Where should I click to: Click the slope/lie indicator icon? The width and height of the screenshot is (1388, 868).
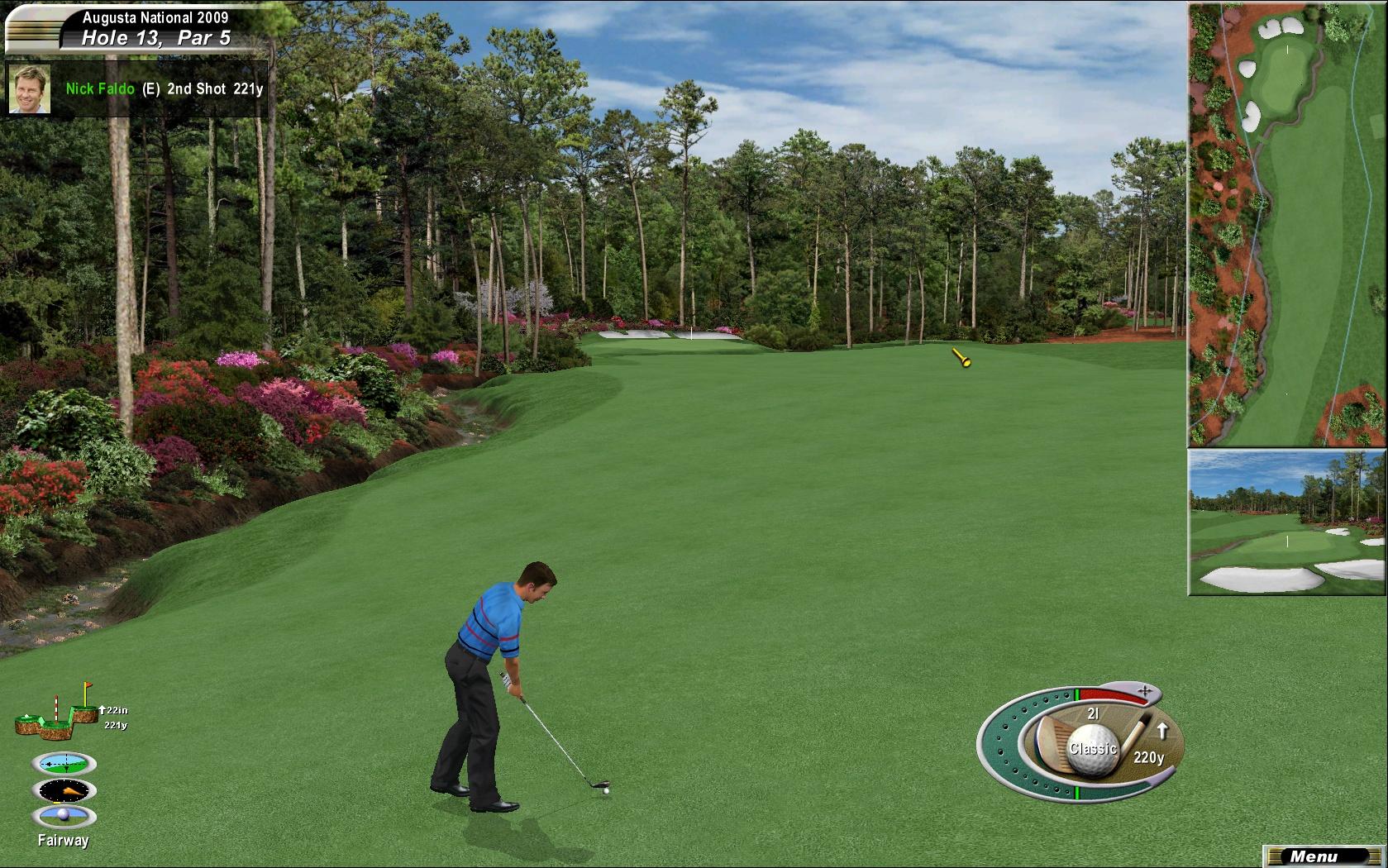(64, 763)
